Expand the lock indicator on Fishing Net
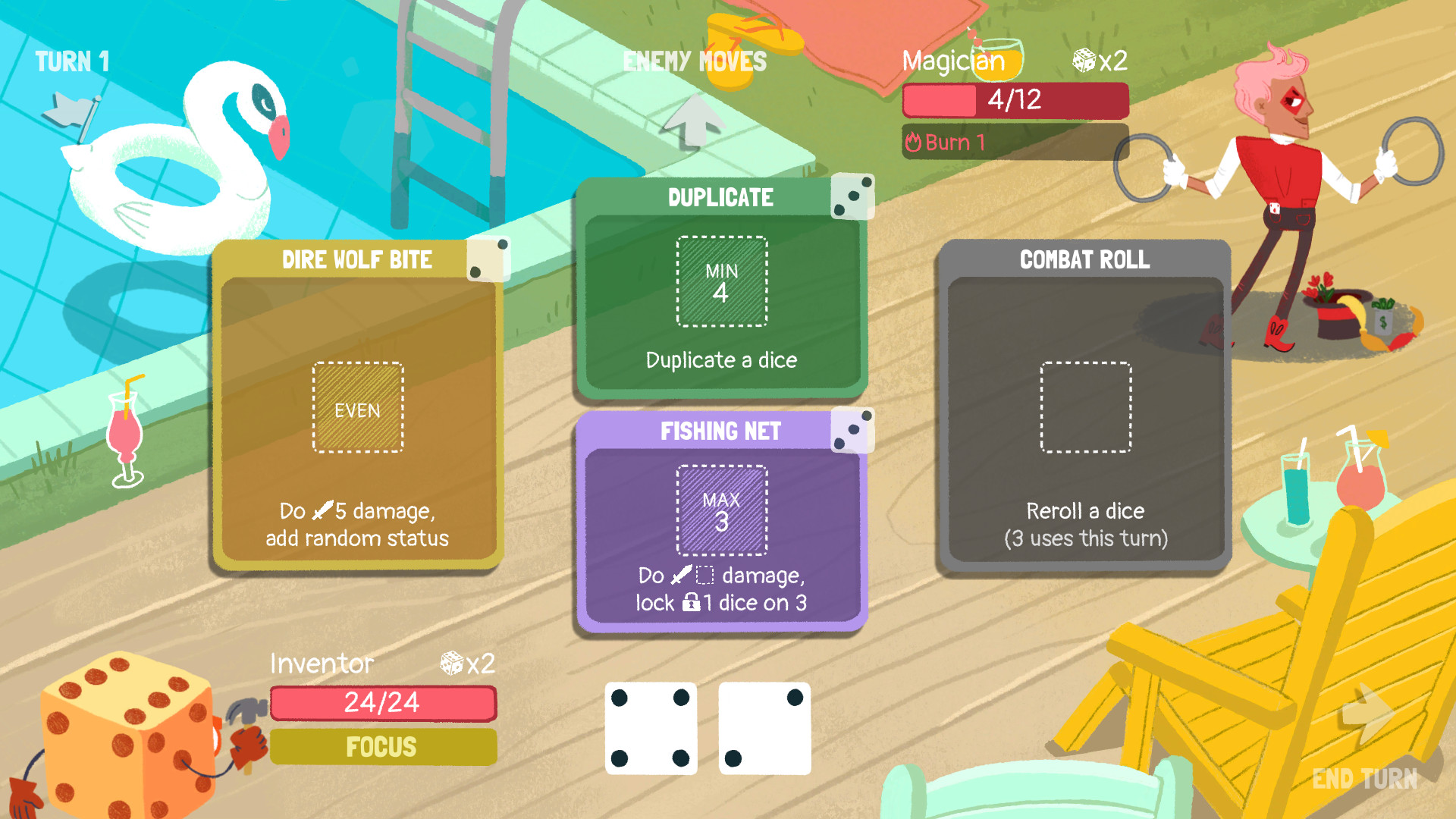The image size is (1456, 819). [x=693, y=603]
